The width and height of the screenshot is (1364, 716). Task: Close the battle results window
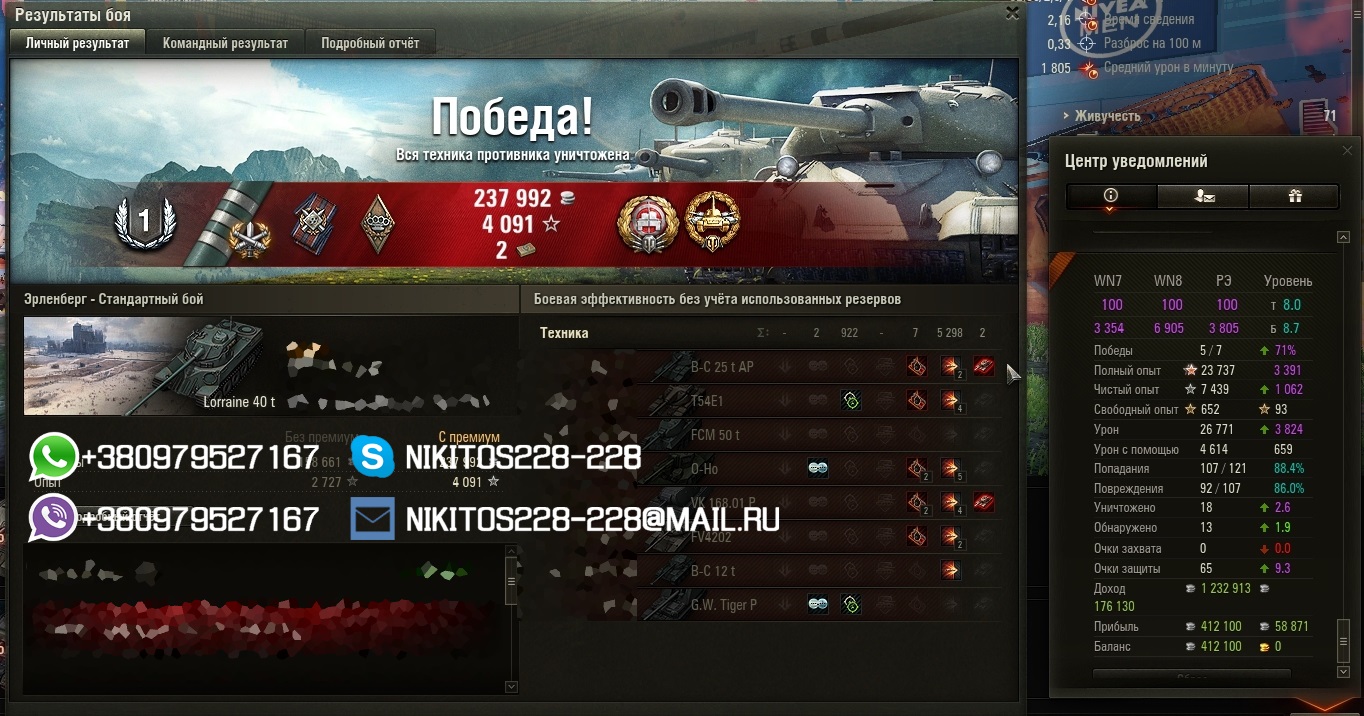[1012, 13]
